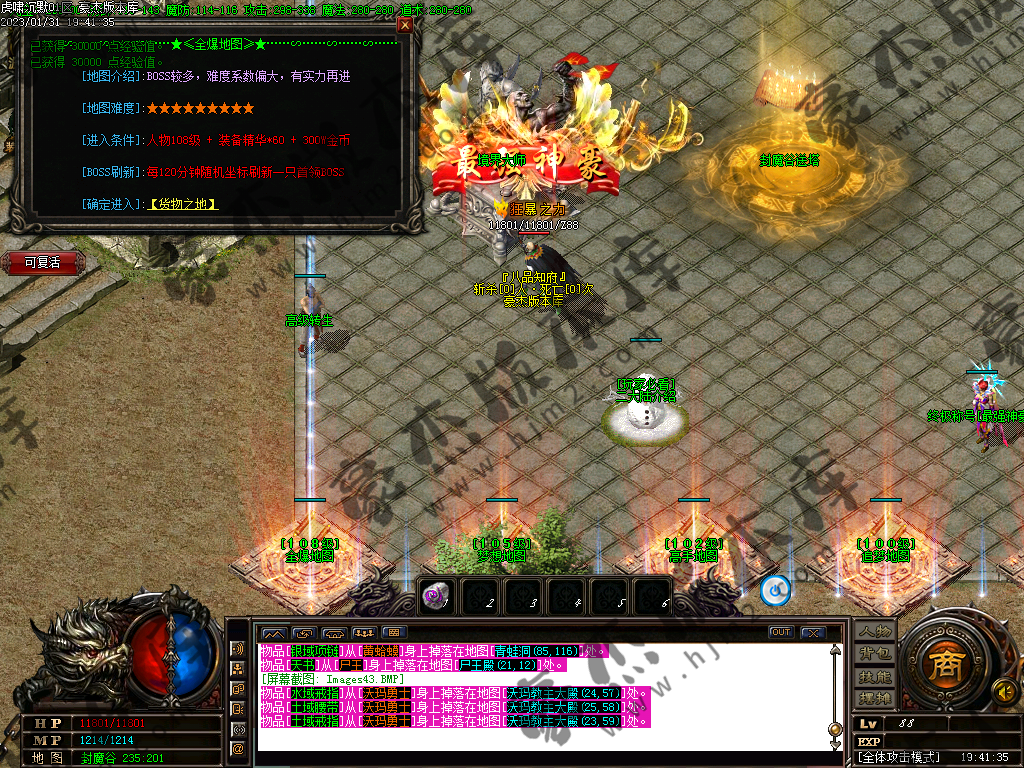Toggle the sound speaker icon
The image size is (1024, 768).
1004,690
